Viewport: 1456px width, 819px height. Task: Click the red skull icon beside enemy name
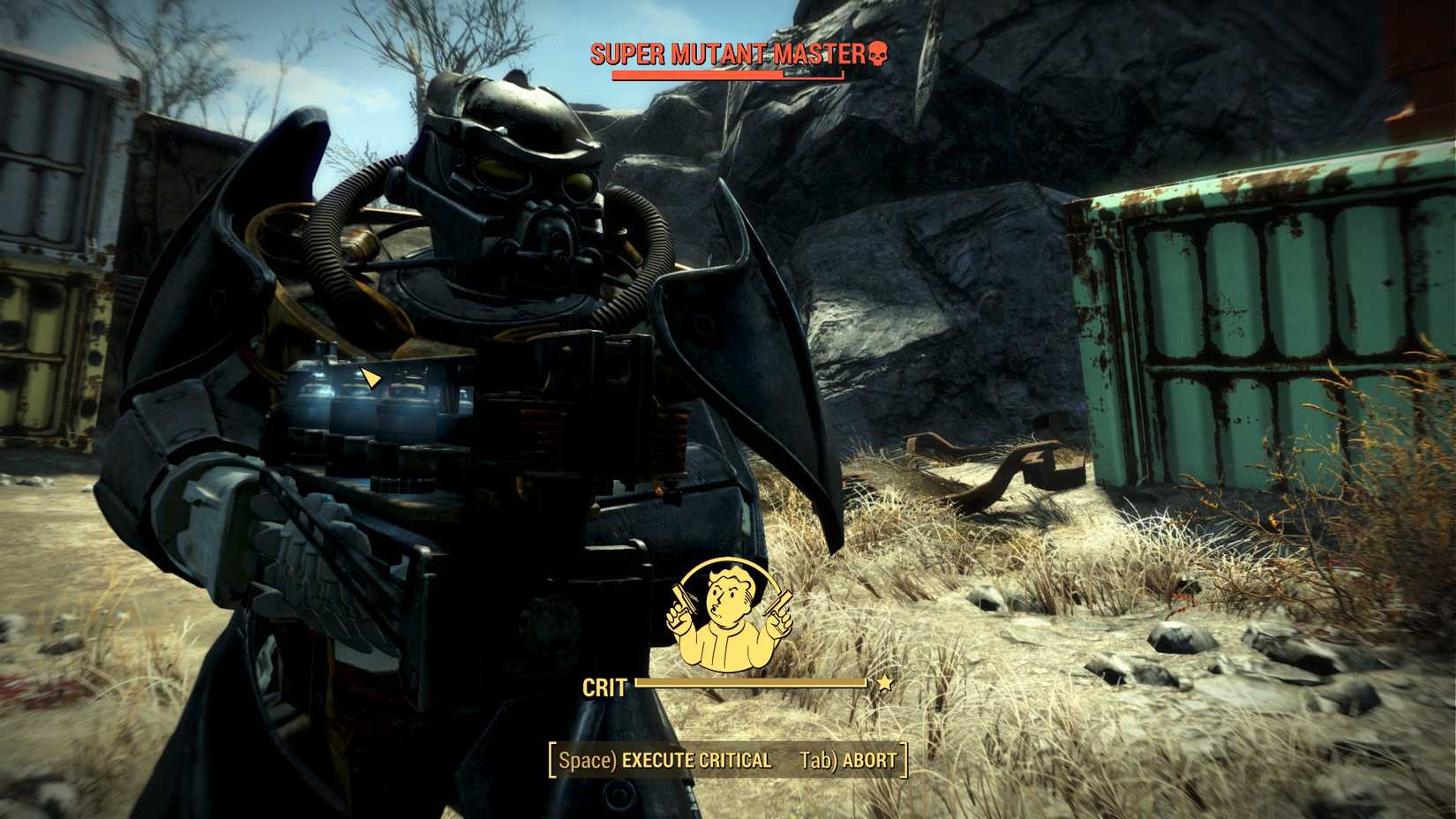coord(879,53)
